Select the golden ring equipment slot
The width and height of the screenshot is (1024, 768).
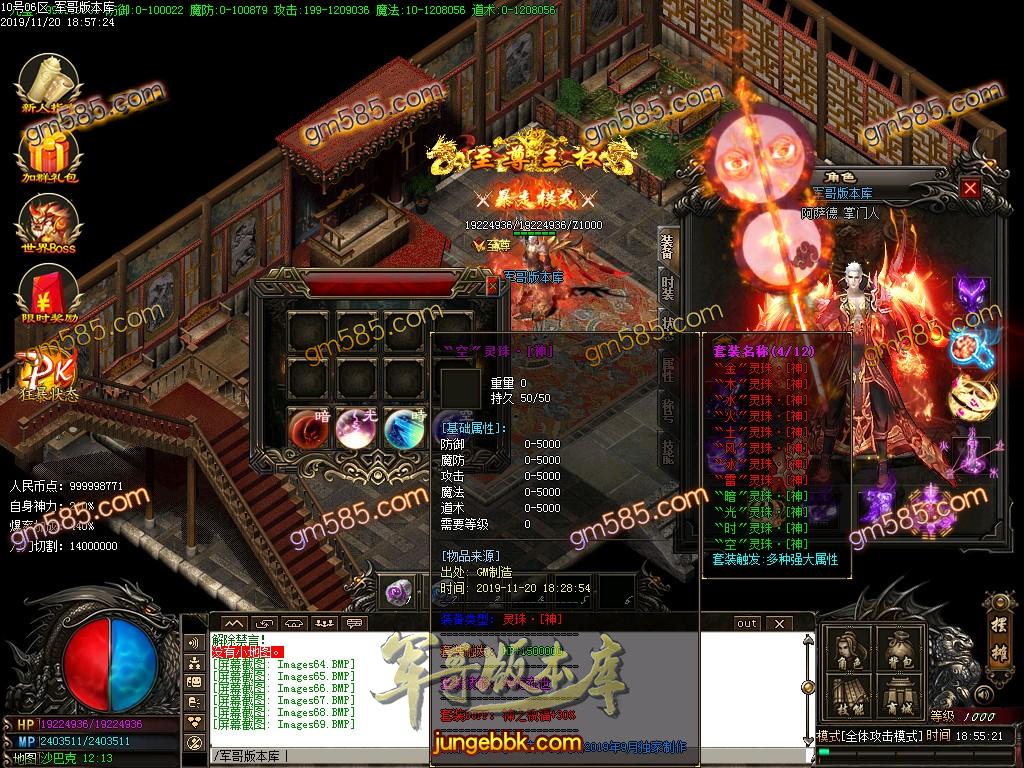pyautogui.click(x=969, y=393)
